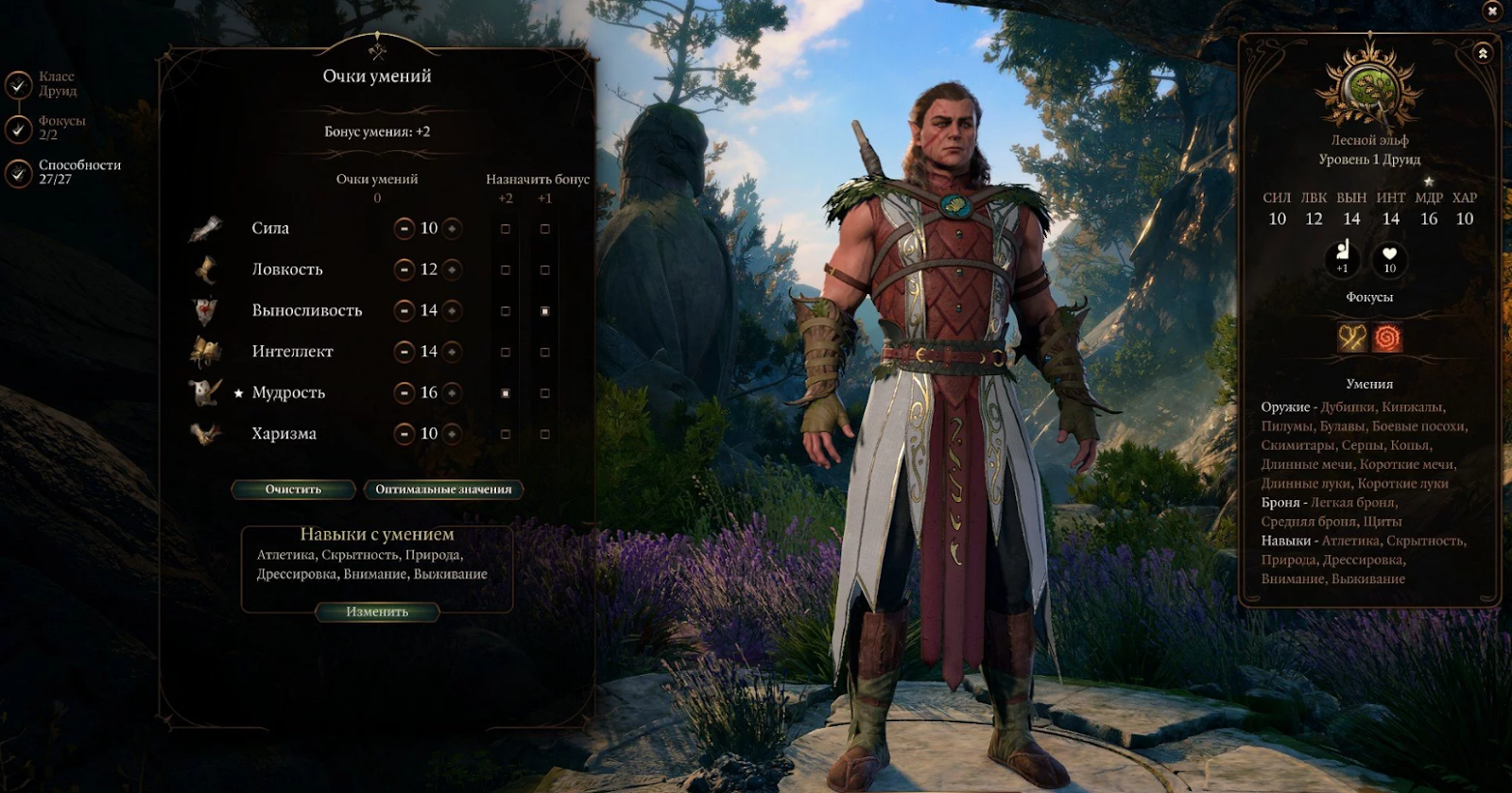Change skills with the Изменить button

coord(377,612)
